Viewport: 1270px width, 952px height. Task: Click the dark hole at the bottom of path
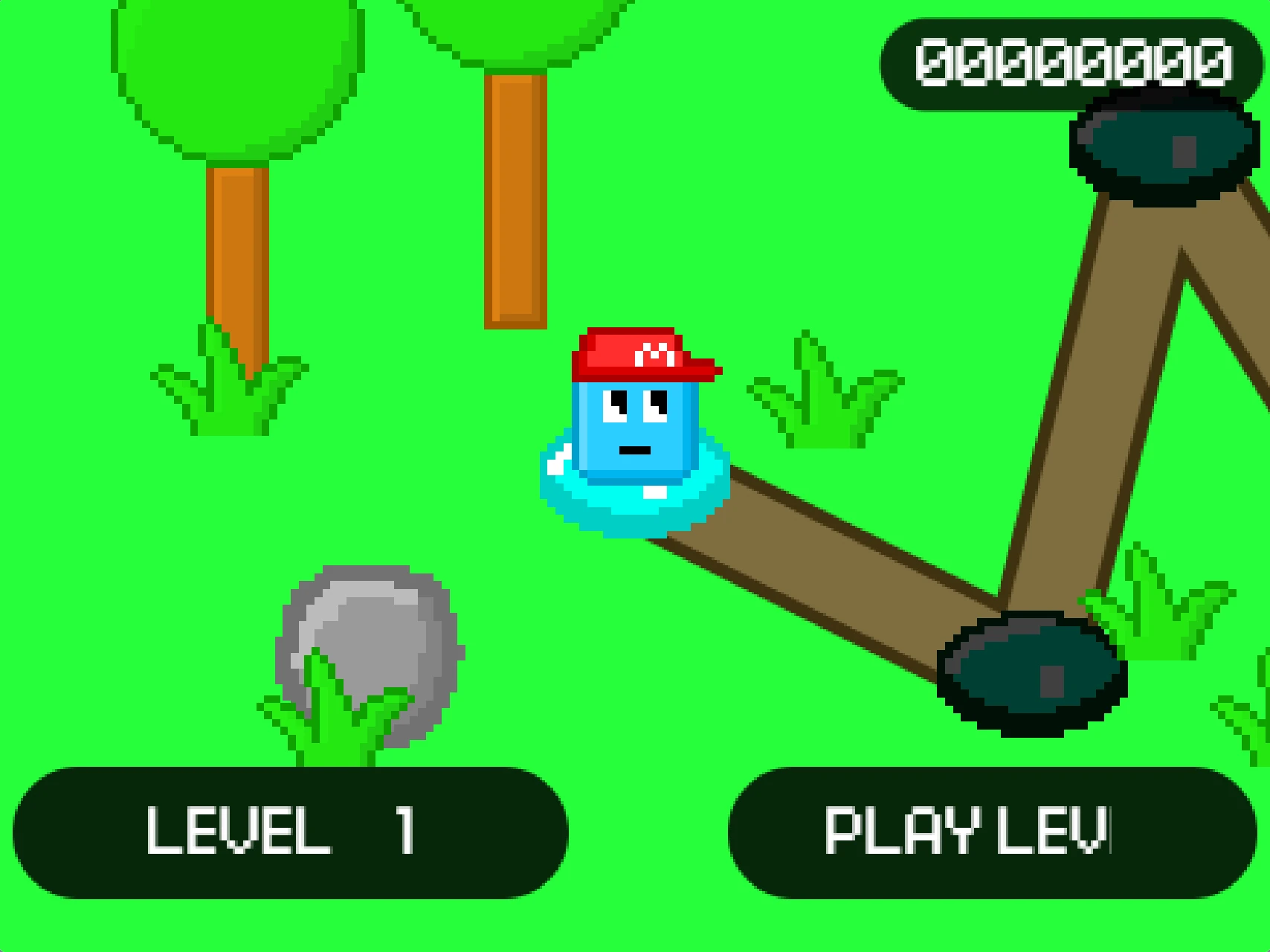coord(1030,673)
